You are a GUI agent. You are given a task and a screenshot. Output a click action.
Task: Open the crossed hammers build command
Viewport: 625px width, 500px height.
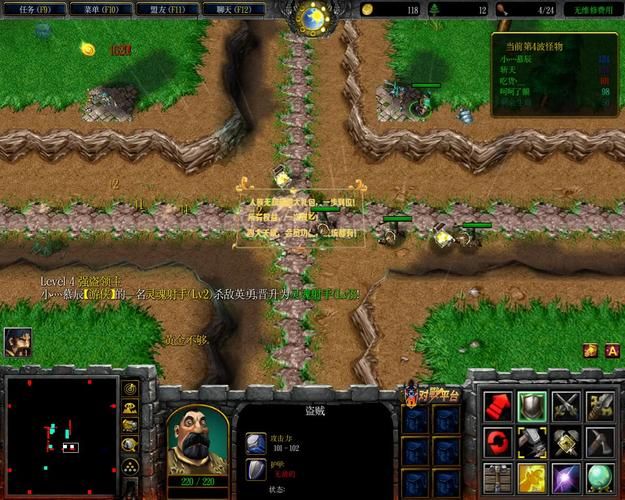tap(566, 440)
